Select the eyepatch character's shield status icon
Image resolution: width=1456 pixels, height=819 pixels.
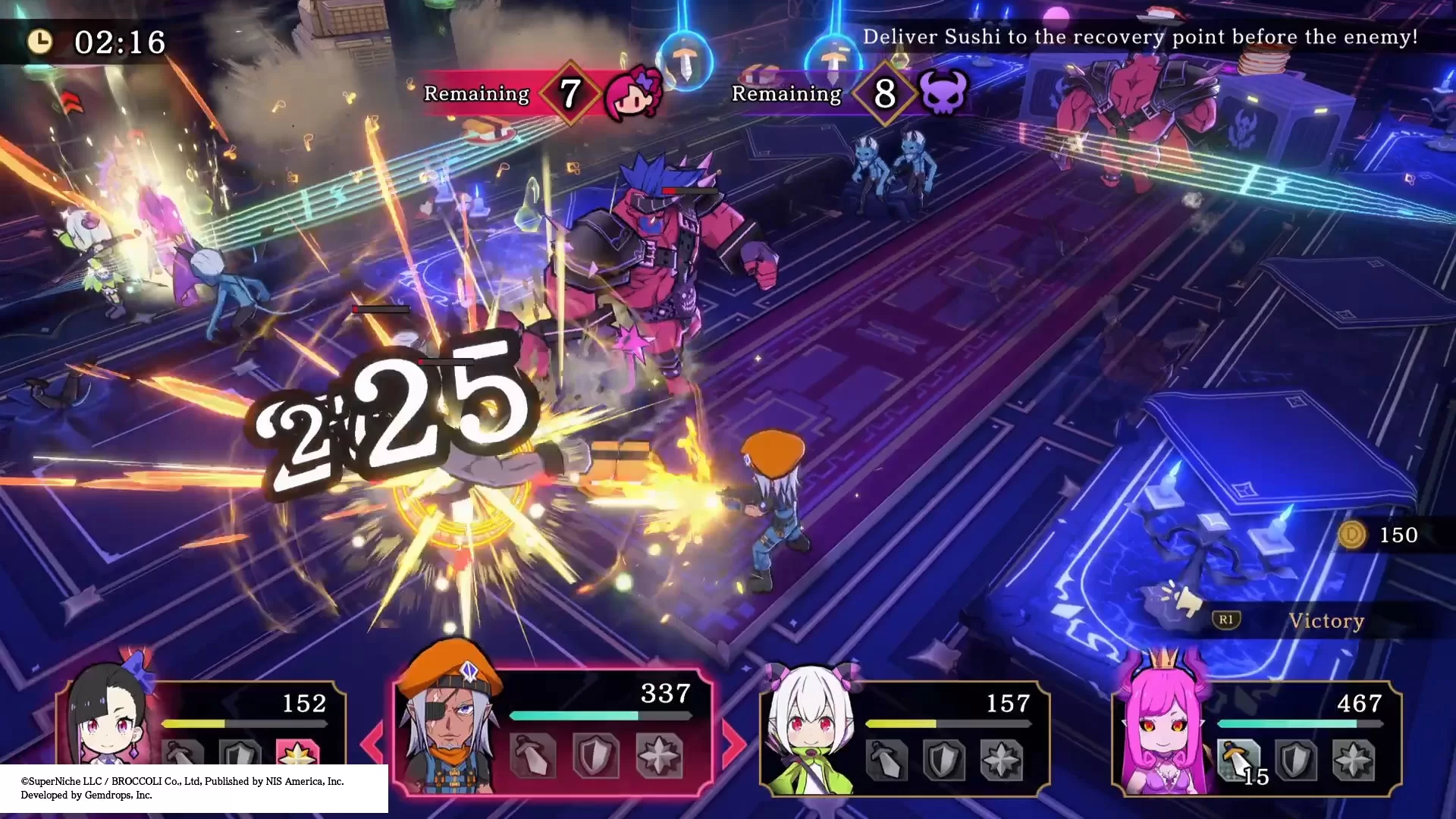click(x=595, y=755)
